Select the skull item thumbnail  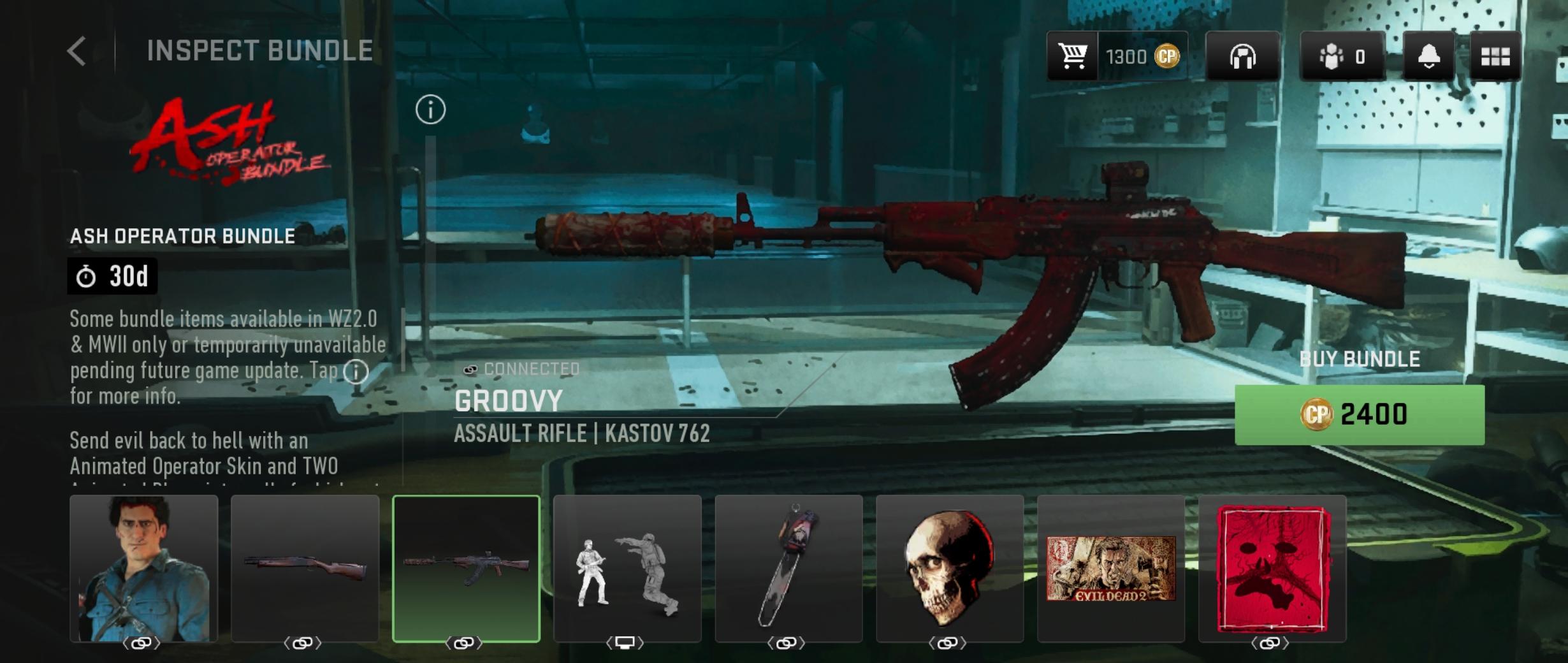click(950, 568)
